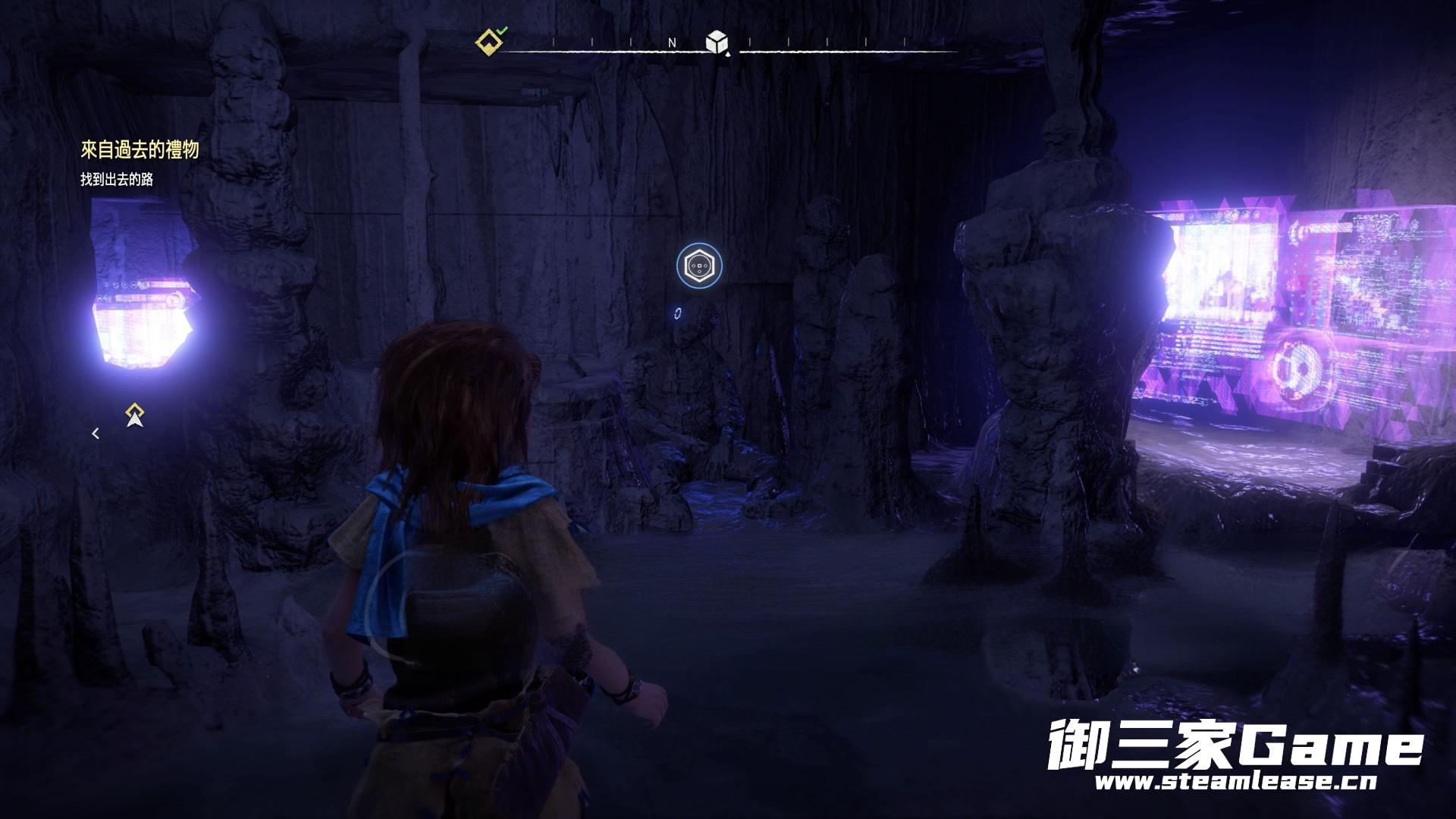Screen dimensions: 1456x819
Task: Select the white cube compass marker
Action: [716, 42]
